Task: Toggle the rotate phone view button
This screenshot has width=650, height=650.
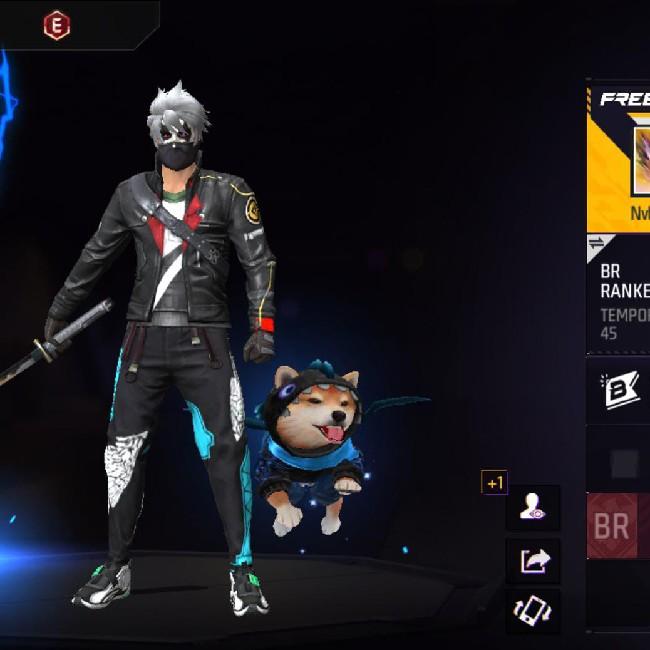Action: point(532,609)
